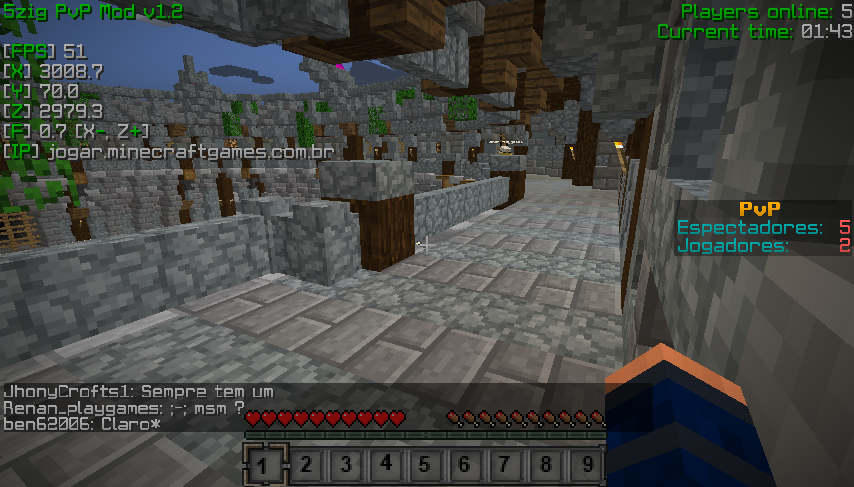Select hotbar slot number 9
The image size is (854, 487).
[x=585, y=465]
